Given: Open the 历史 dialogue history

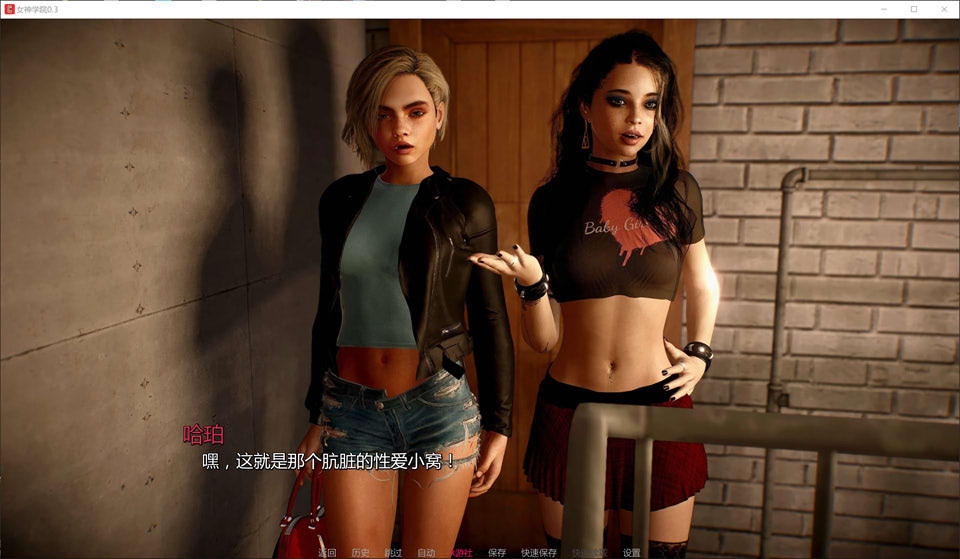Looking at the screenshot, I should pyautogui.click(x=360, y=552).
